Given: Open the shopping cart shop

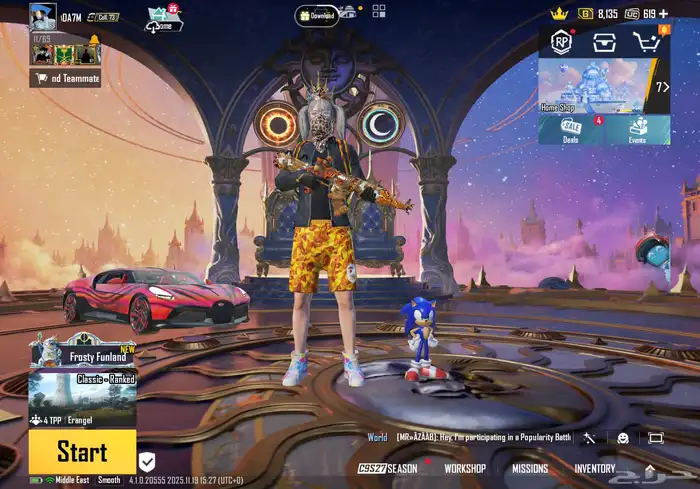Looking at the screenshot, I should coord(645,42).
